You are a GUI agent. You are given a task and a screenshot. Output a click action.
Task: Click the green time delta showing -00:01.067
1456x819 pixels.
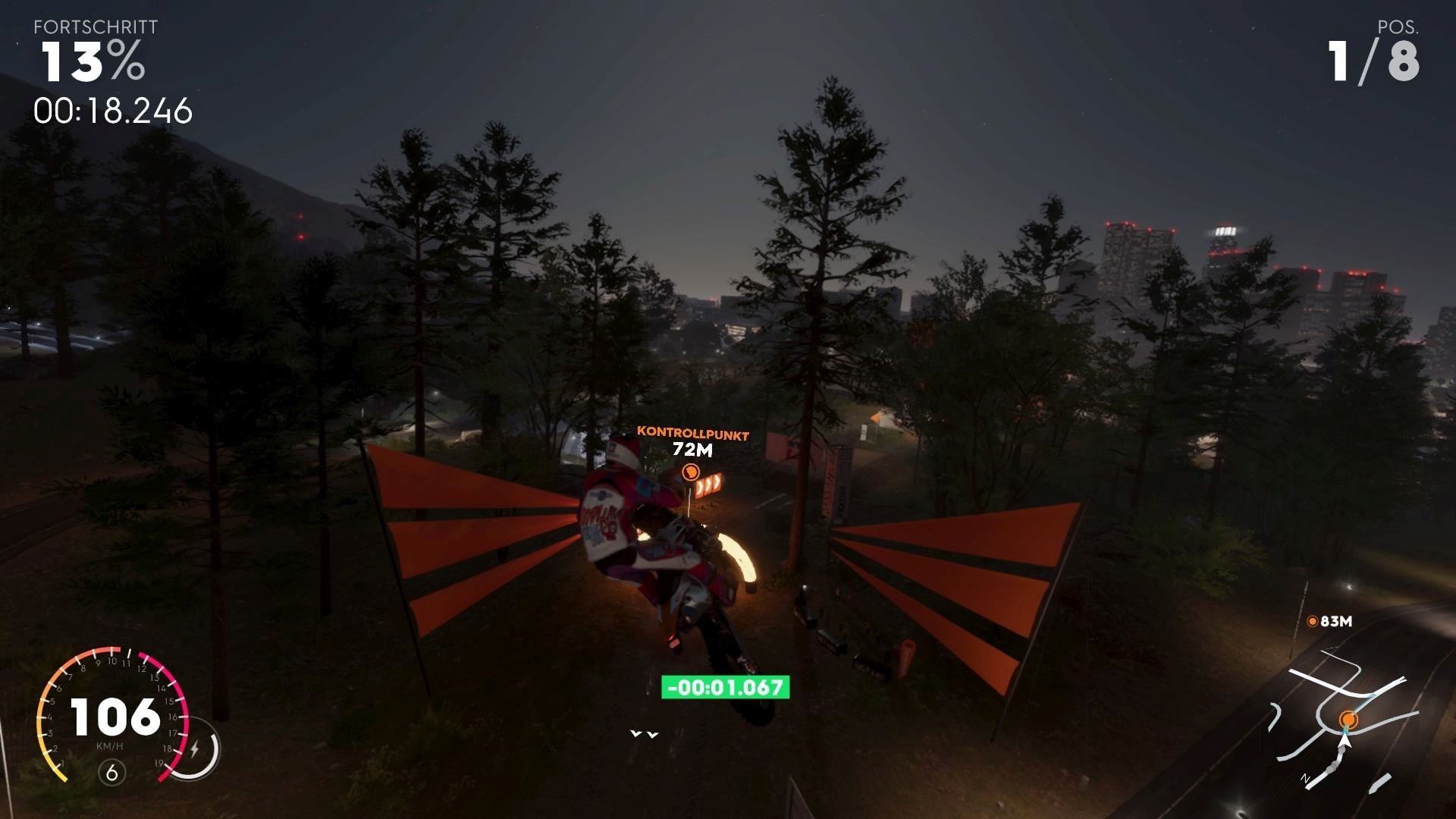[x=724, y=689]
